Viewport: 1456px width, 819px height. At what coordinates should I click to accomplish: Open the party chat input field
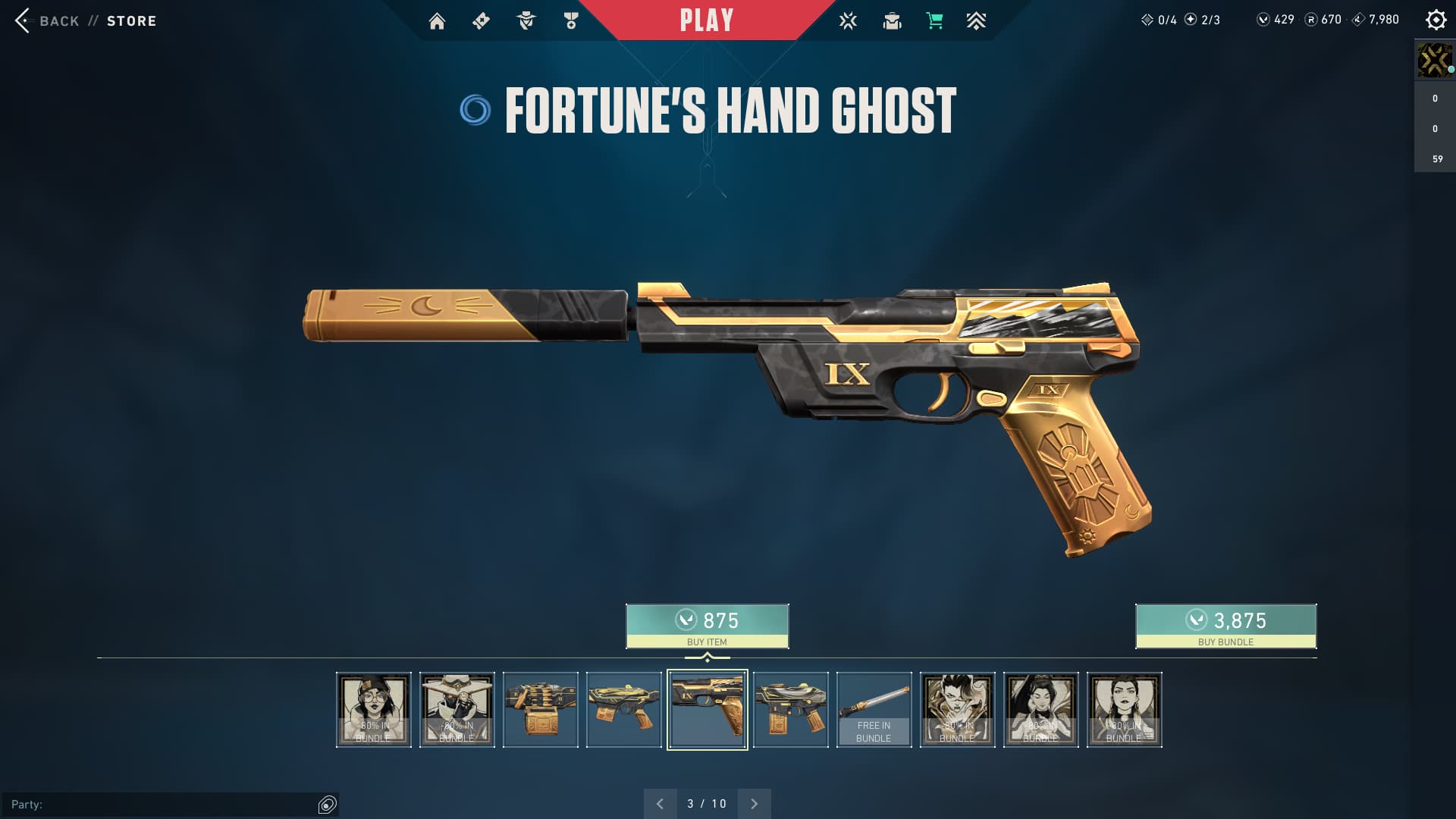coord(159,805)
